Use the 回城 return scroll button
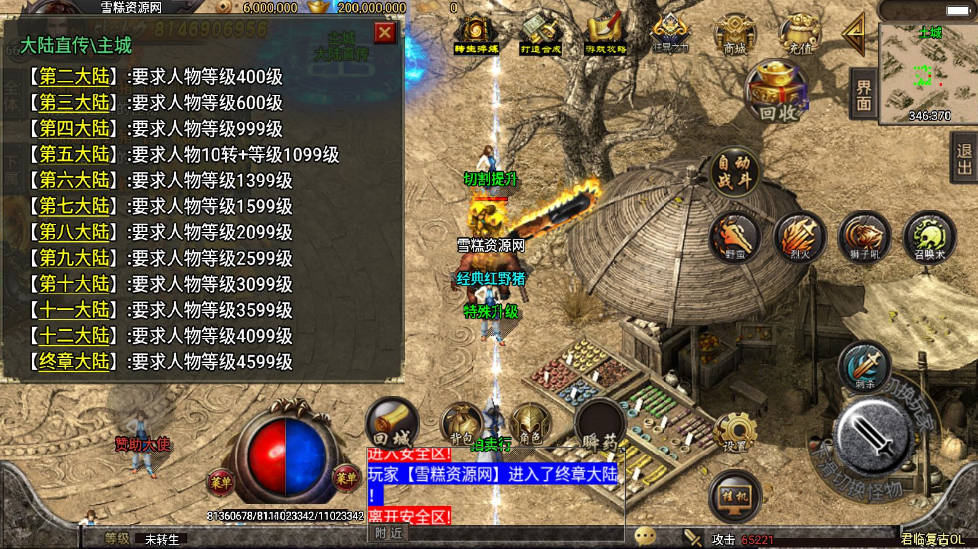The image size is (978, 549). (391, 425)
